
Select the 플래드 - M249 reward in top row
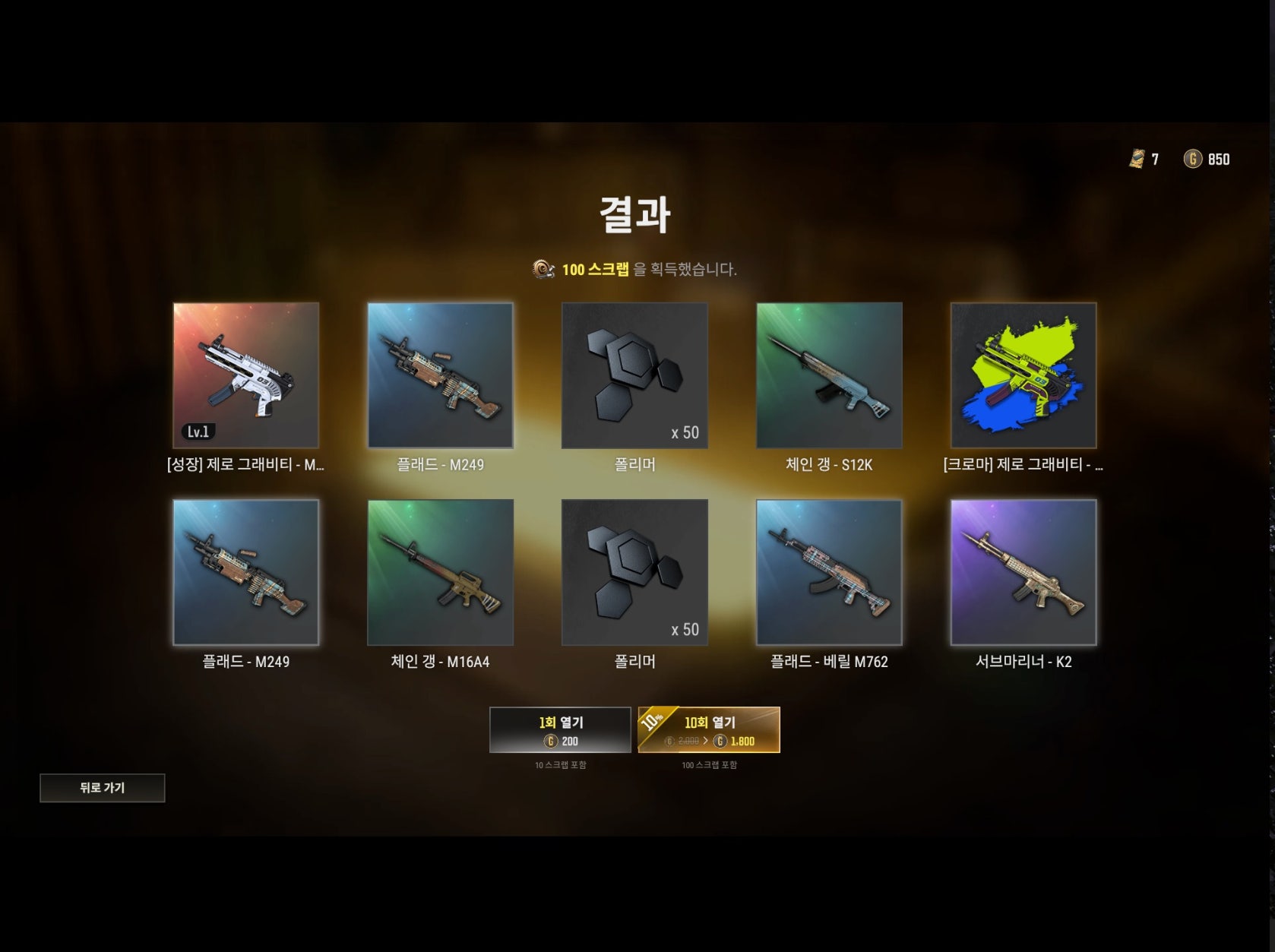441,375
